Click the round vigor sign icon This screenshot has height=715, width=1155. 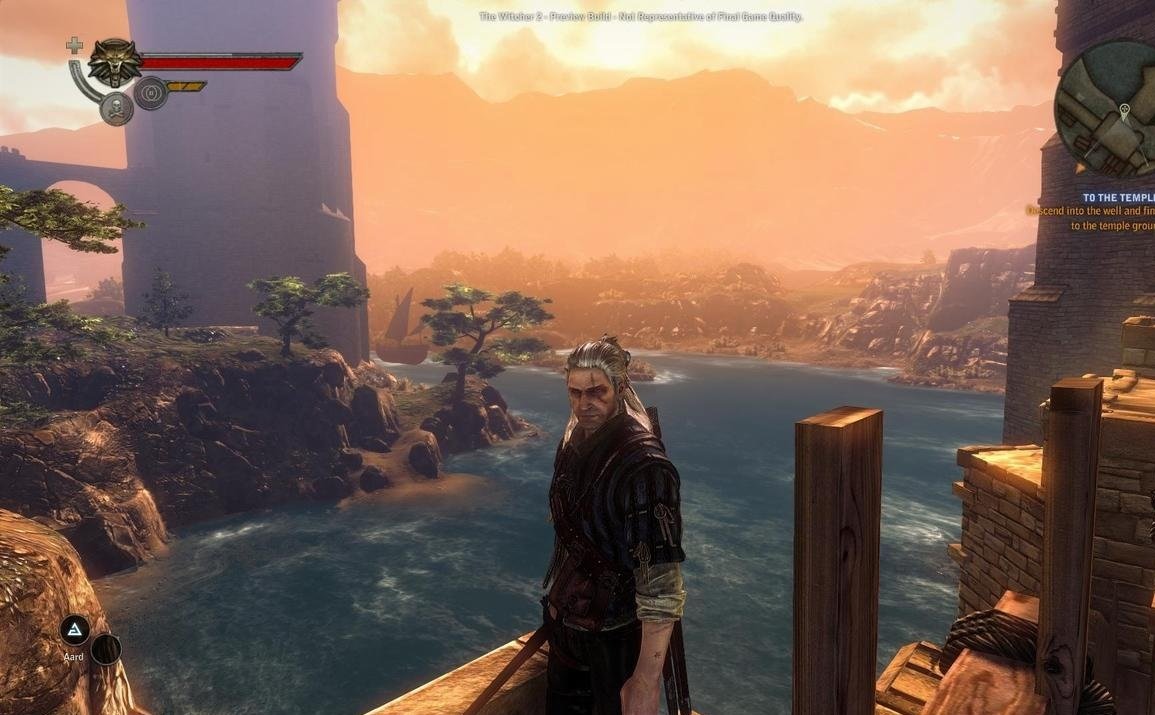click(x=150, y=94)
